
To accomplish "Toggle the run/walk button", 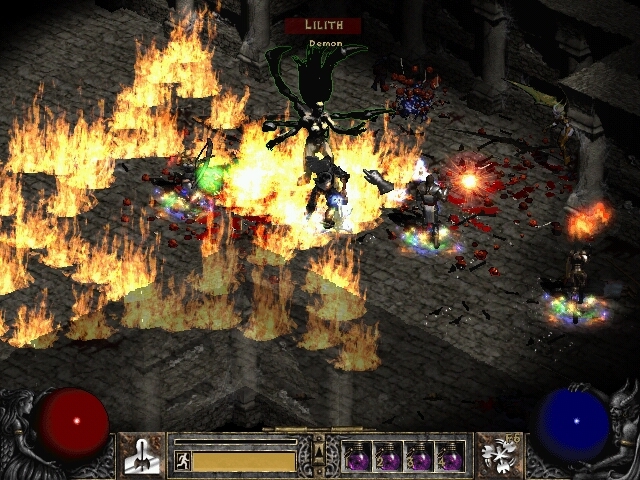I will click(181, 461).
